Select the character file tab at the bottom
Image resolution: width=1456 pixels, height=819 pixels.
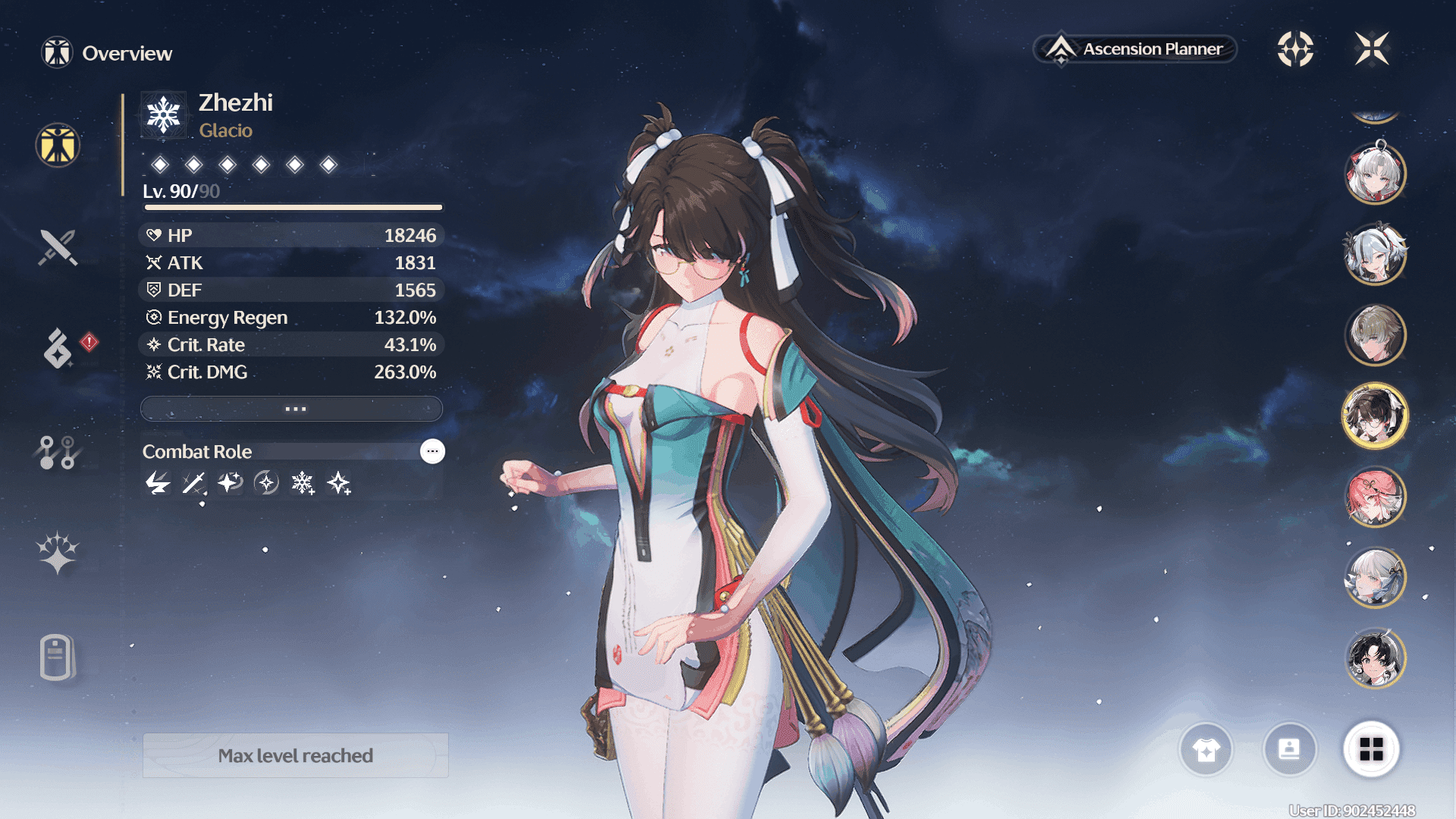click(x=58, y=657)
